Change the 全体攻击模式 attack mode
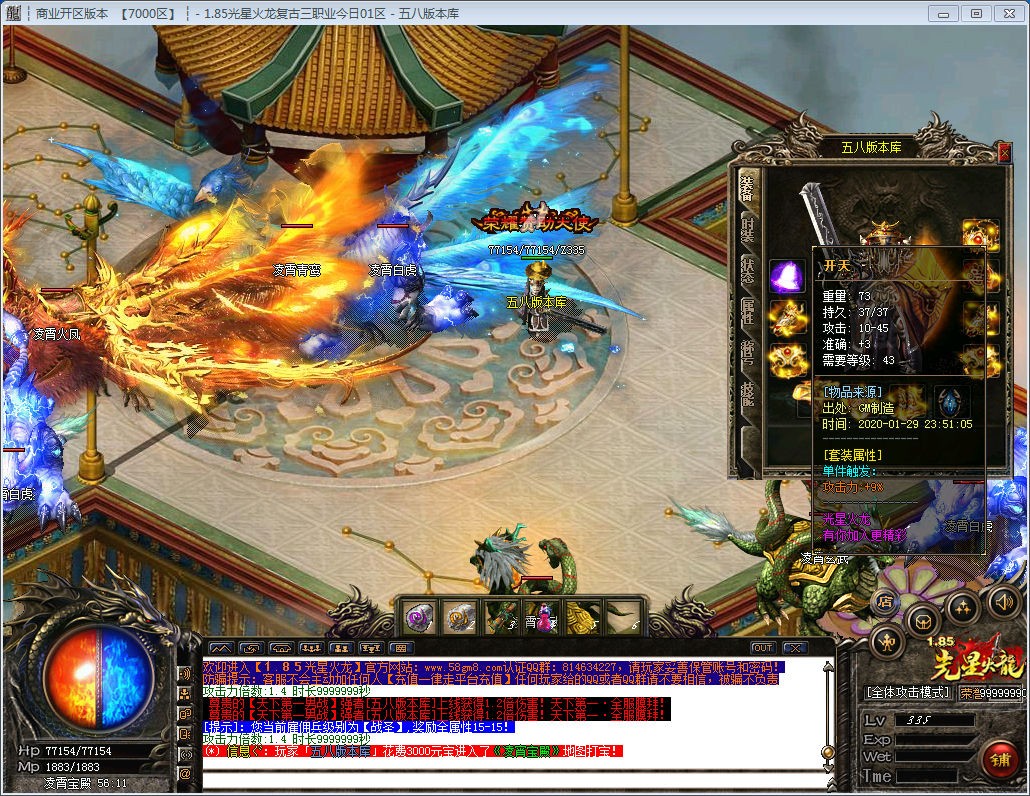This screenshot has width=1030, height=796. point(908,692)
